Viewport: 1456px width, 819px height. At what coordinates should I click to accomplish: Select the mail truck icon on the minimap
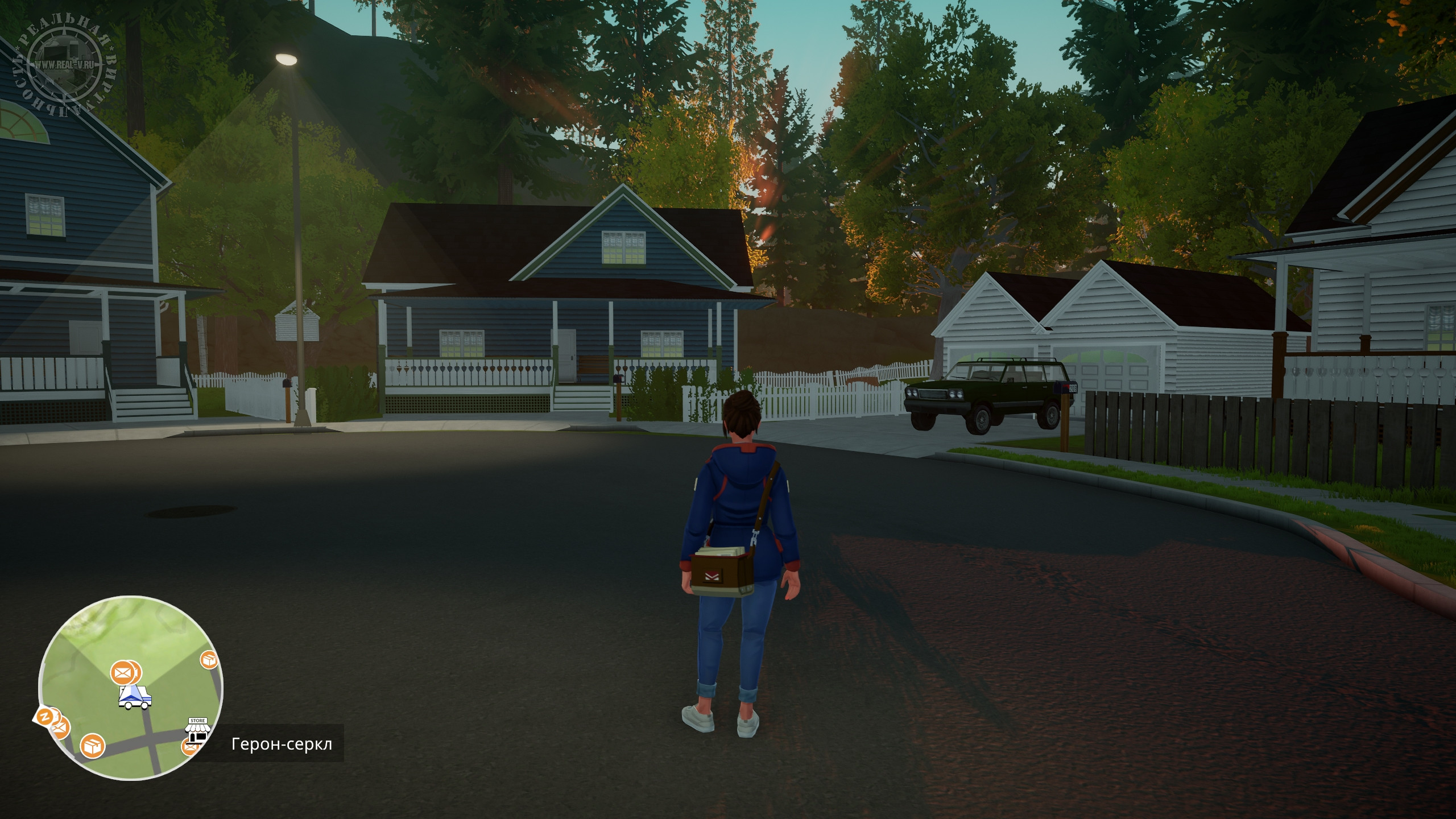pos(135,697)
